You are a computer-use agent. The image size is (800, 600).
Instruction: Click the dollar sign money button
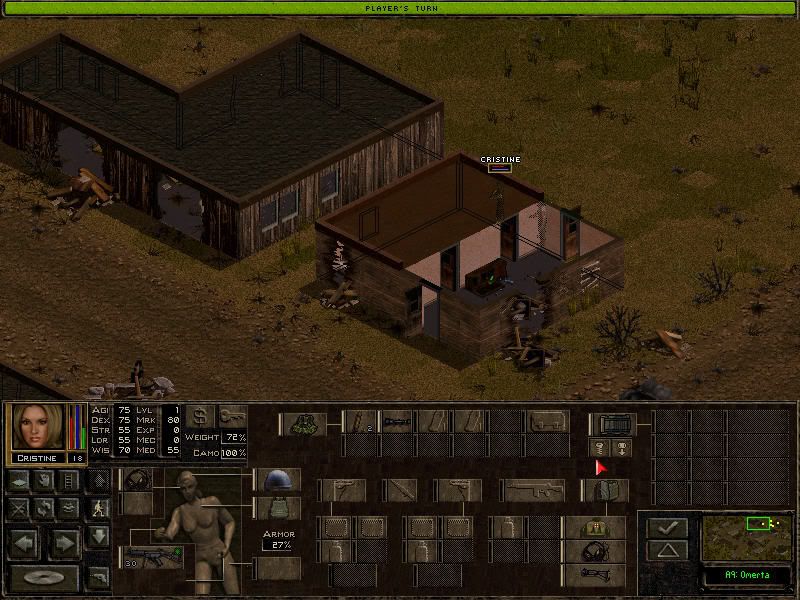200,416
